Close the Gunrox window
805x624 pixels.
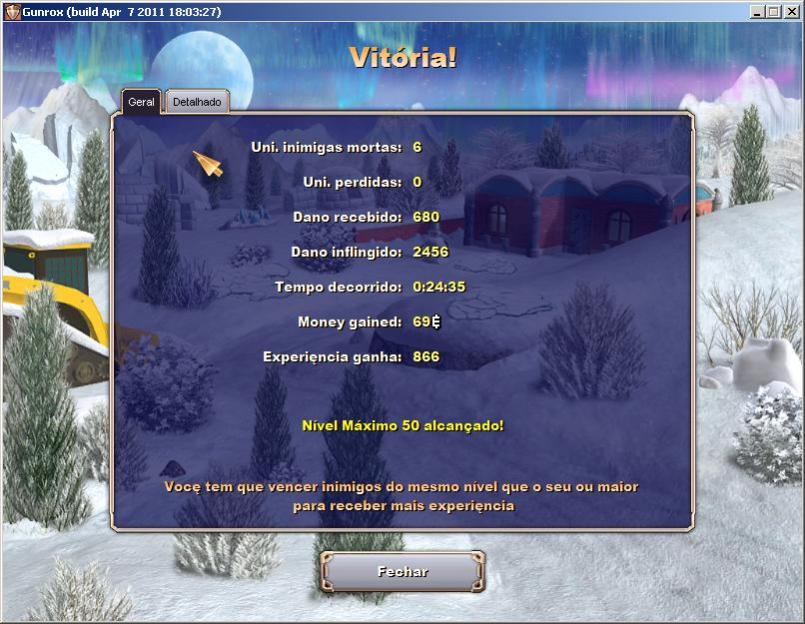tap(791, 11)
